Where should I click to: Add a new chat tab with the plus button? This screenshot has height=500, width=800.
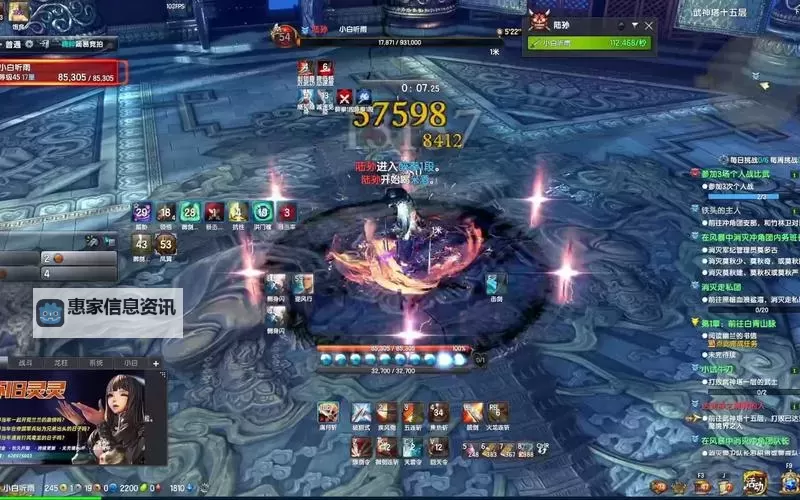tap(156, 363)
